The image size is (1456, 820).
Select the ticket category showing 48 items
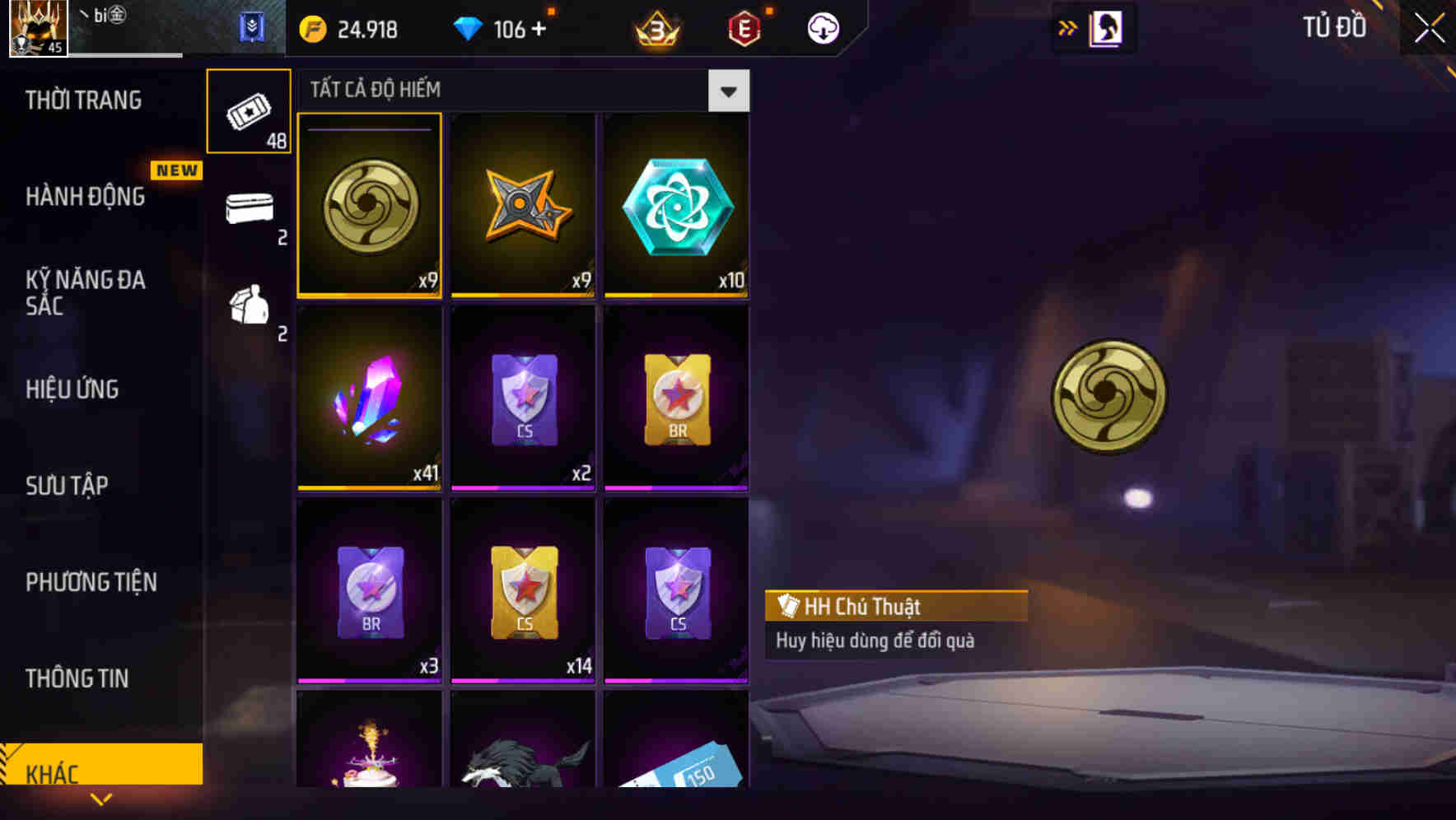pyautogui.click(x=249, y=109)
